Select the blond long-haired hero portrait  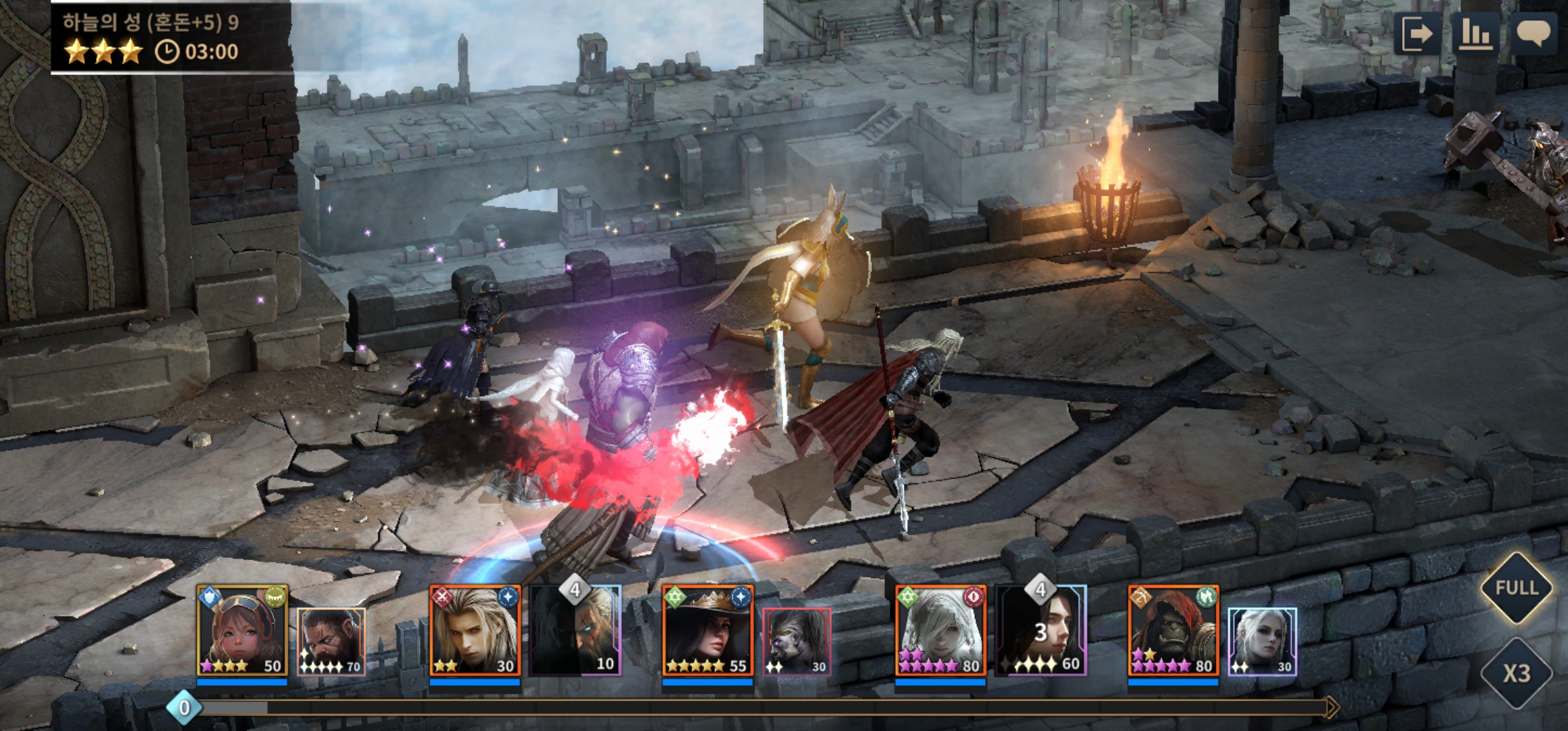(475, 631)
